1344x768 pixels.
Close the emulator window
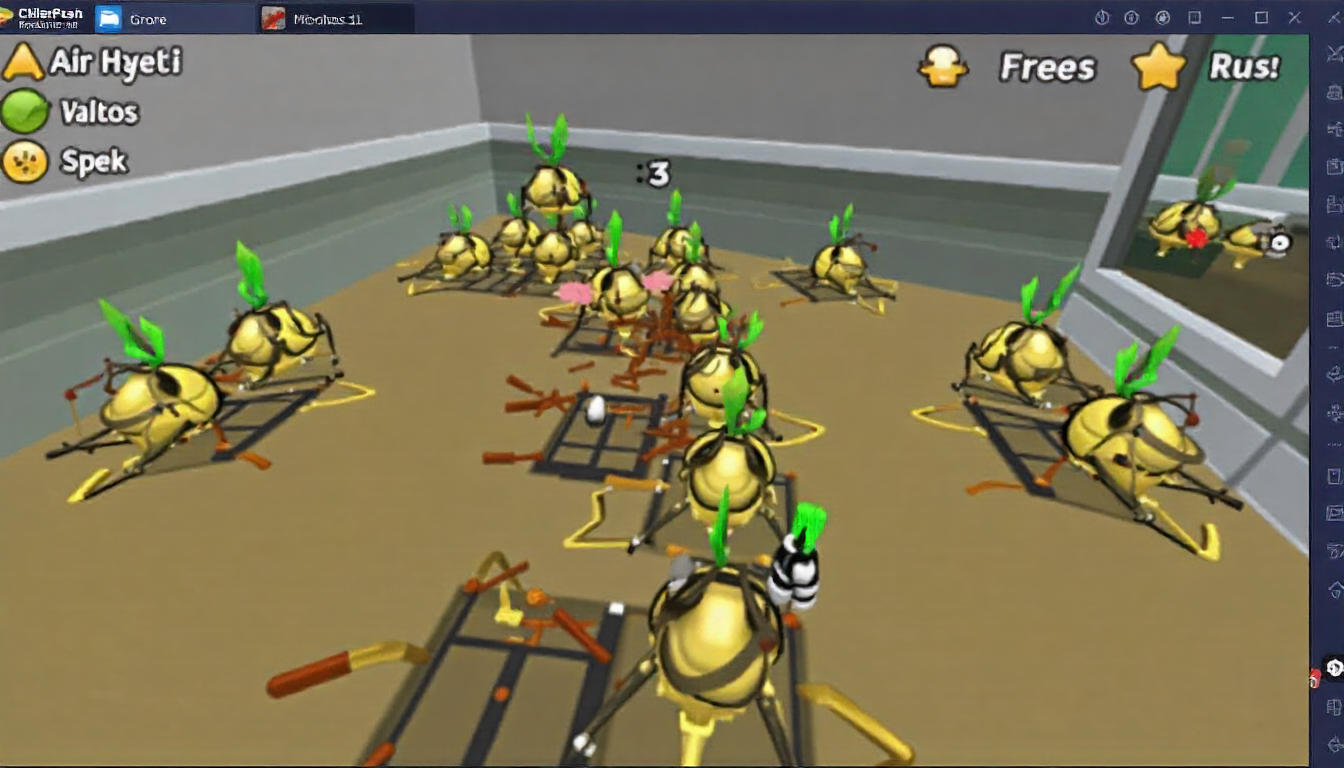click(x=1294, y=17)
